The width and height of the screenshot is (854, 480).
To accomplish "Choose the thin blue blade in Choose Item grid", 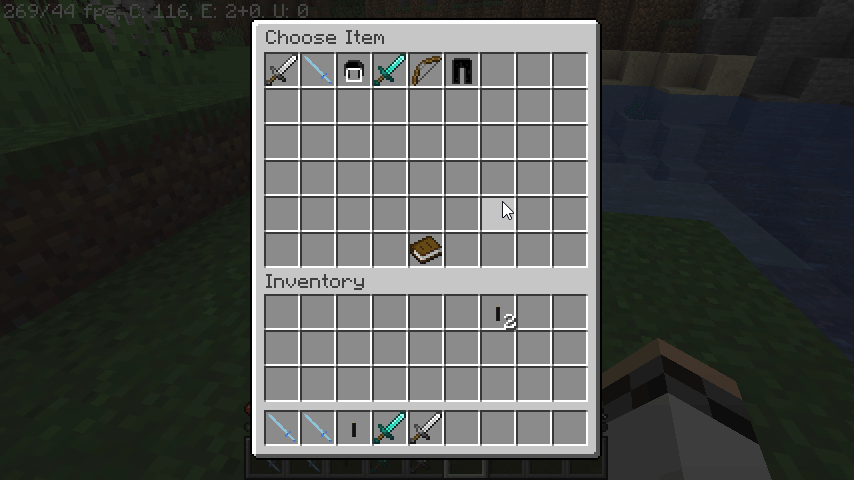I will 318,70.
